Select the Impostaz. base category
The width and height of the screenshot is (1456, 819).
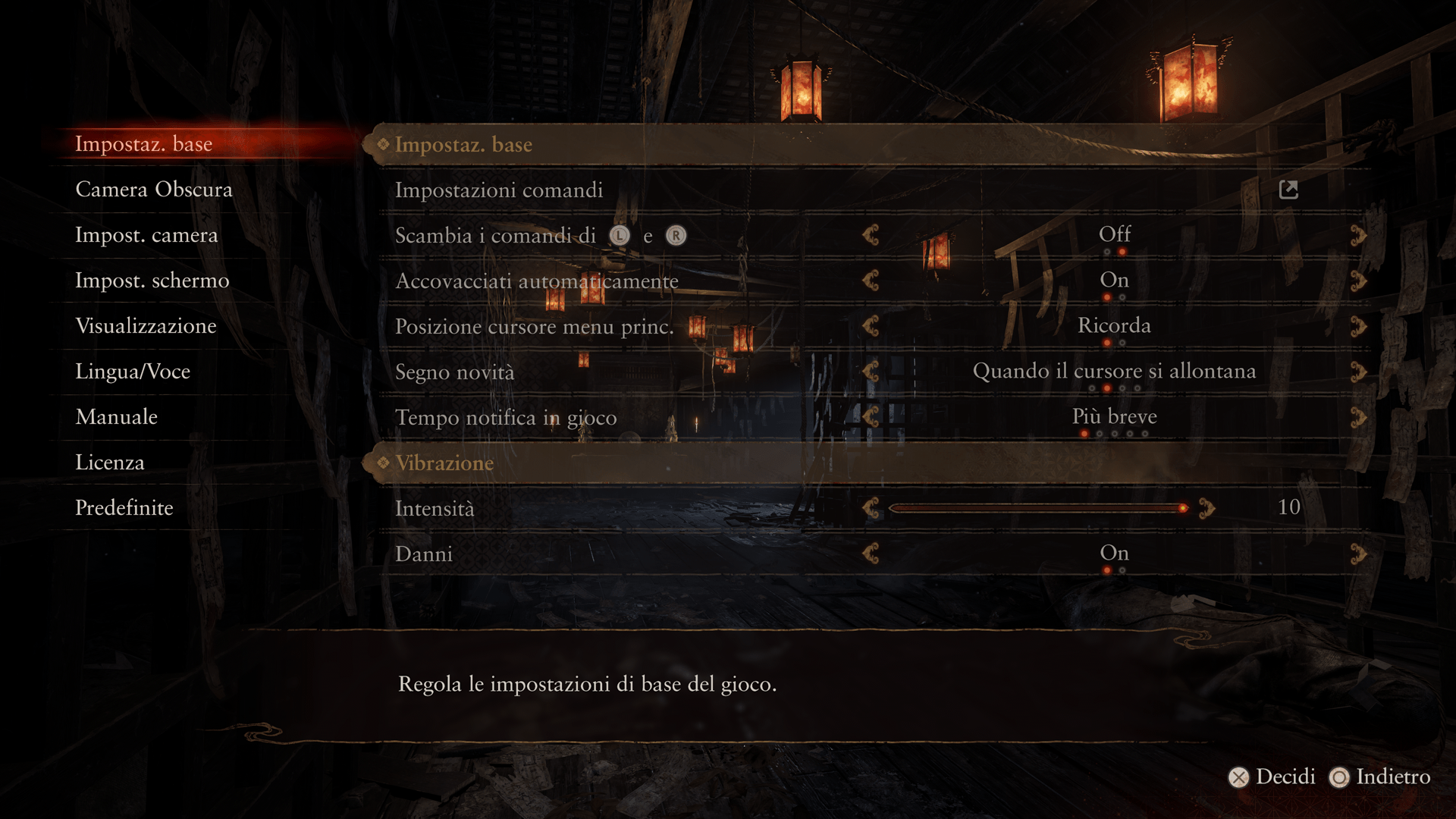click(x=143, y=144)
